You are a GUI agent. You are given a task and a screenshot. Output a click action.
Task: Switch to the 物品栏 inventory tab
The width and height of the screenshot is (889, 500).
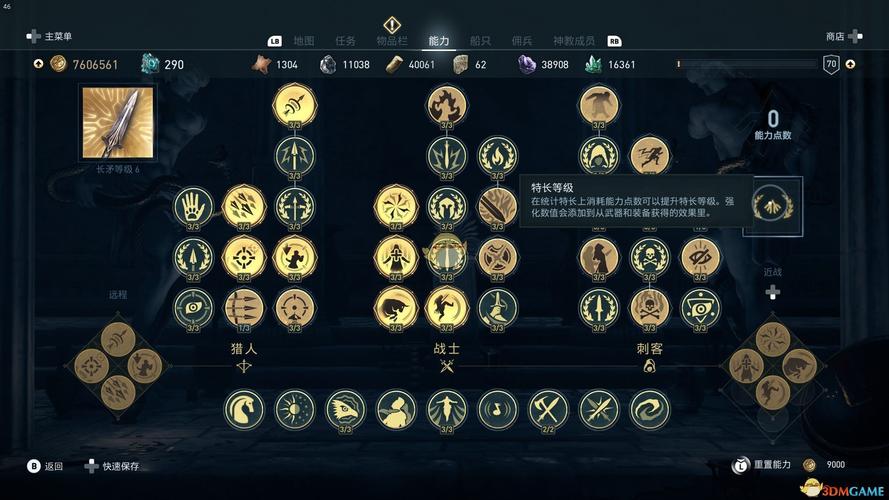(391, 41)
